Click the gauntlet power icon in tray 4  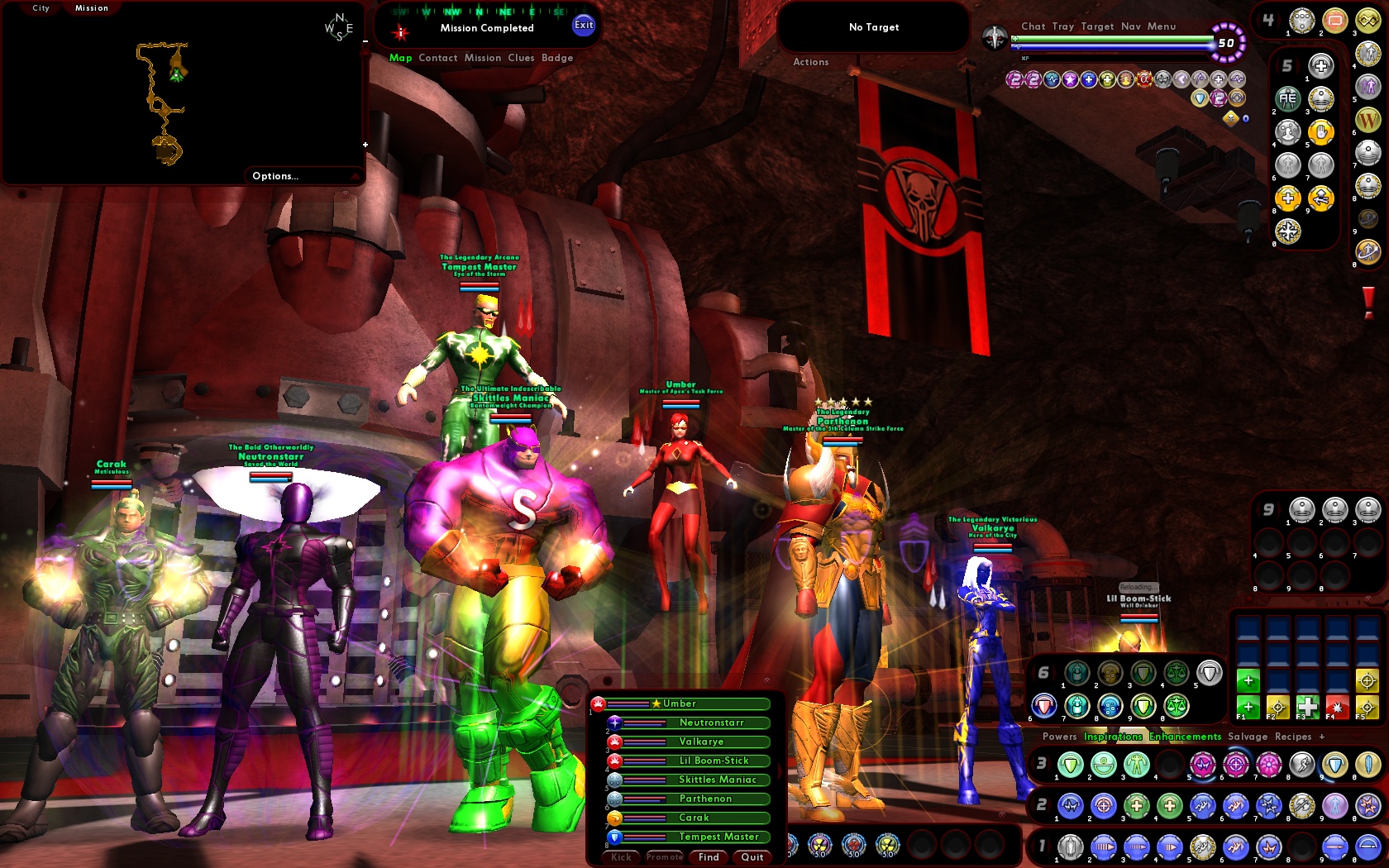(x=1302, y=21)
